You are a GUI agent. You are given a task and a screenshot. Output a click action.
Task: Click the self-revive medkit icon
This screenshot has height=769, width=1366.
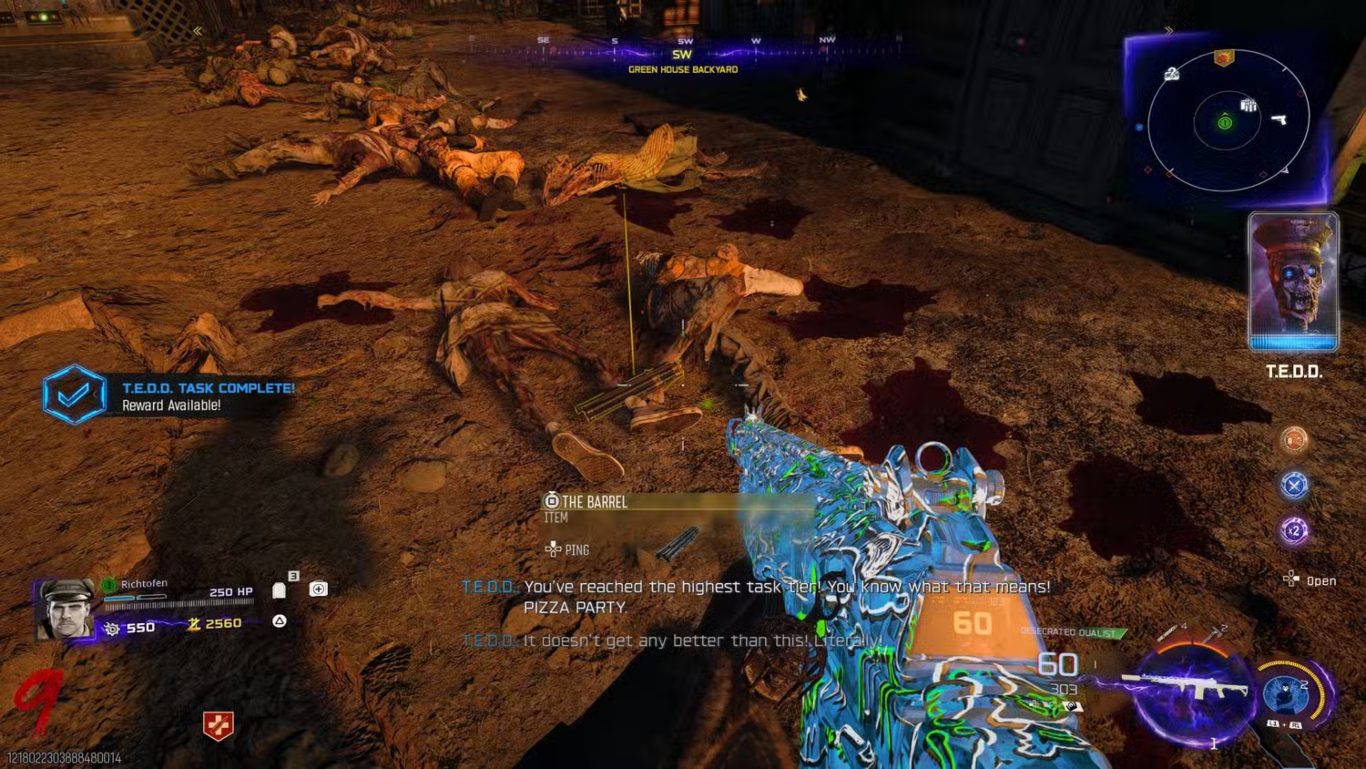318,589
